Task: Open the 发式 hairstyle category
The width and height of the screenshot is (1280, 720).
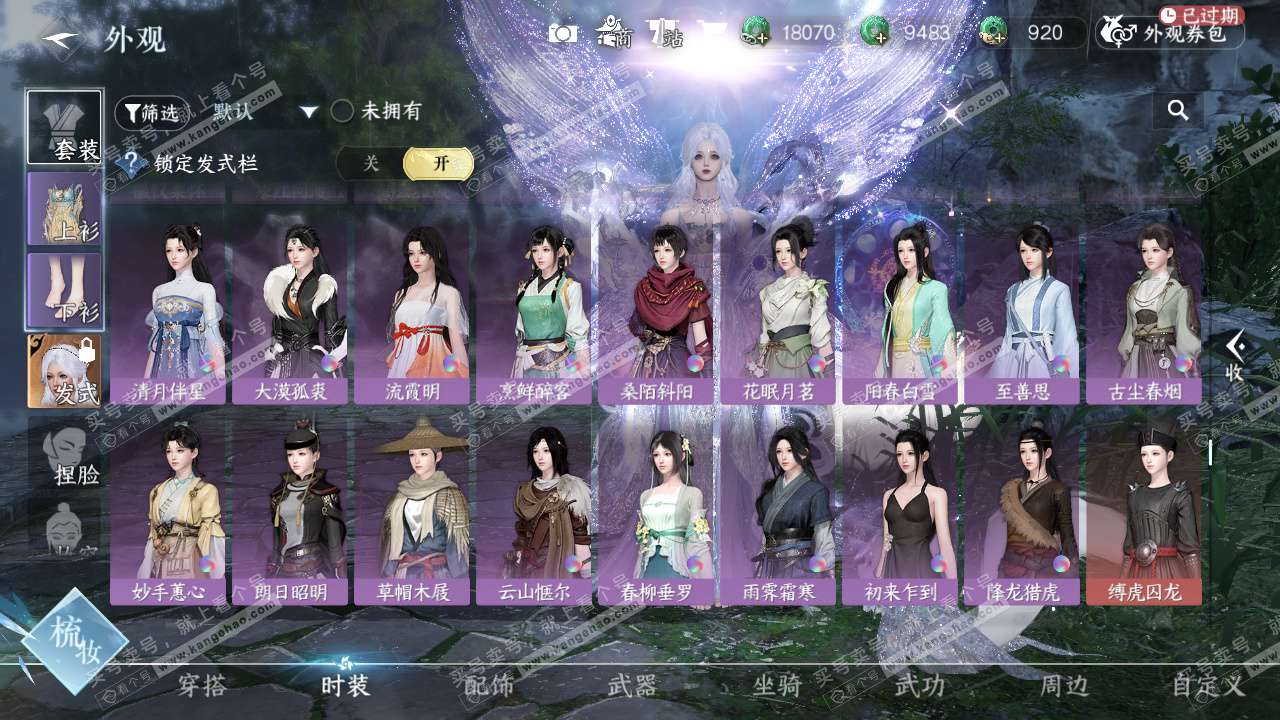Action: coord(65,372)
